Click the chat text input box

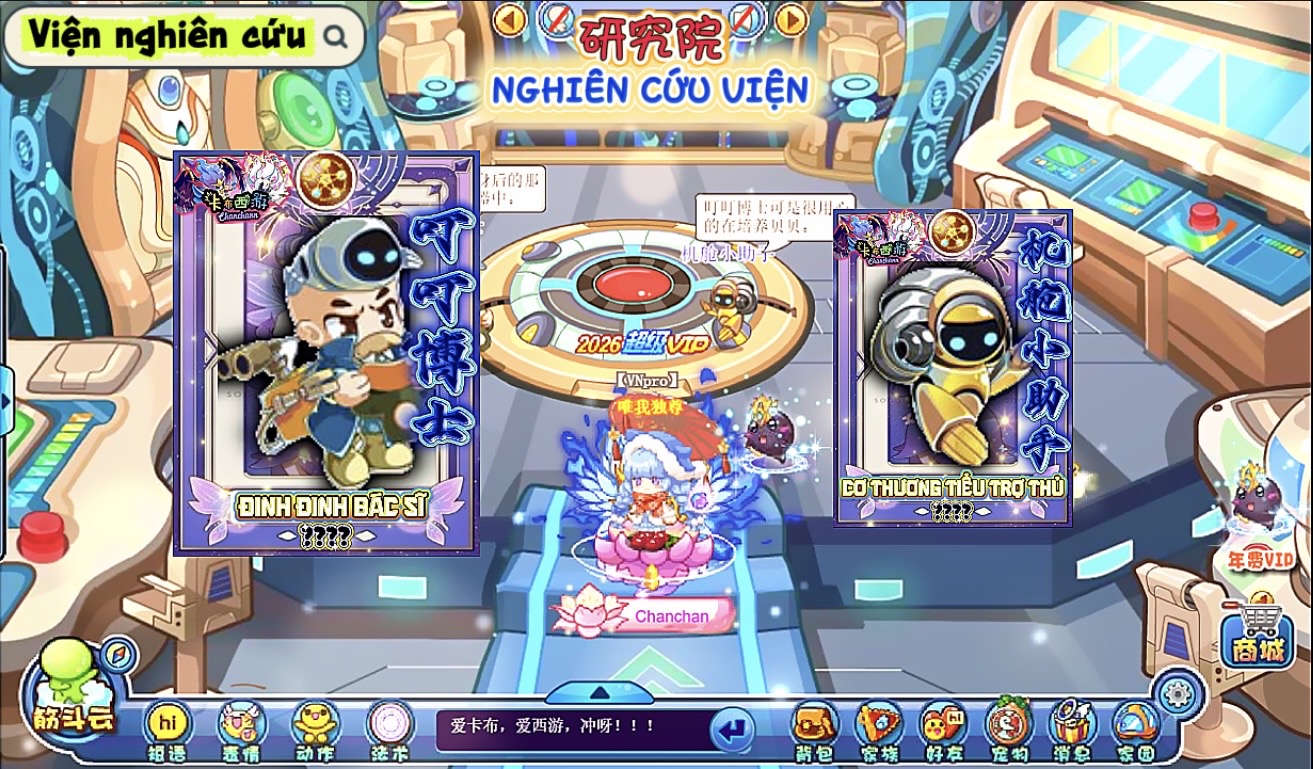[570, 728]
